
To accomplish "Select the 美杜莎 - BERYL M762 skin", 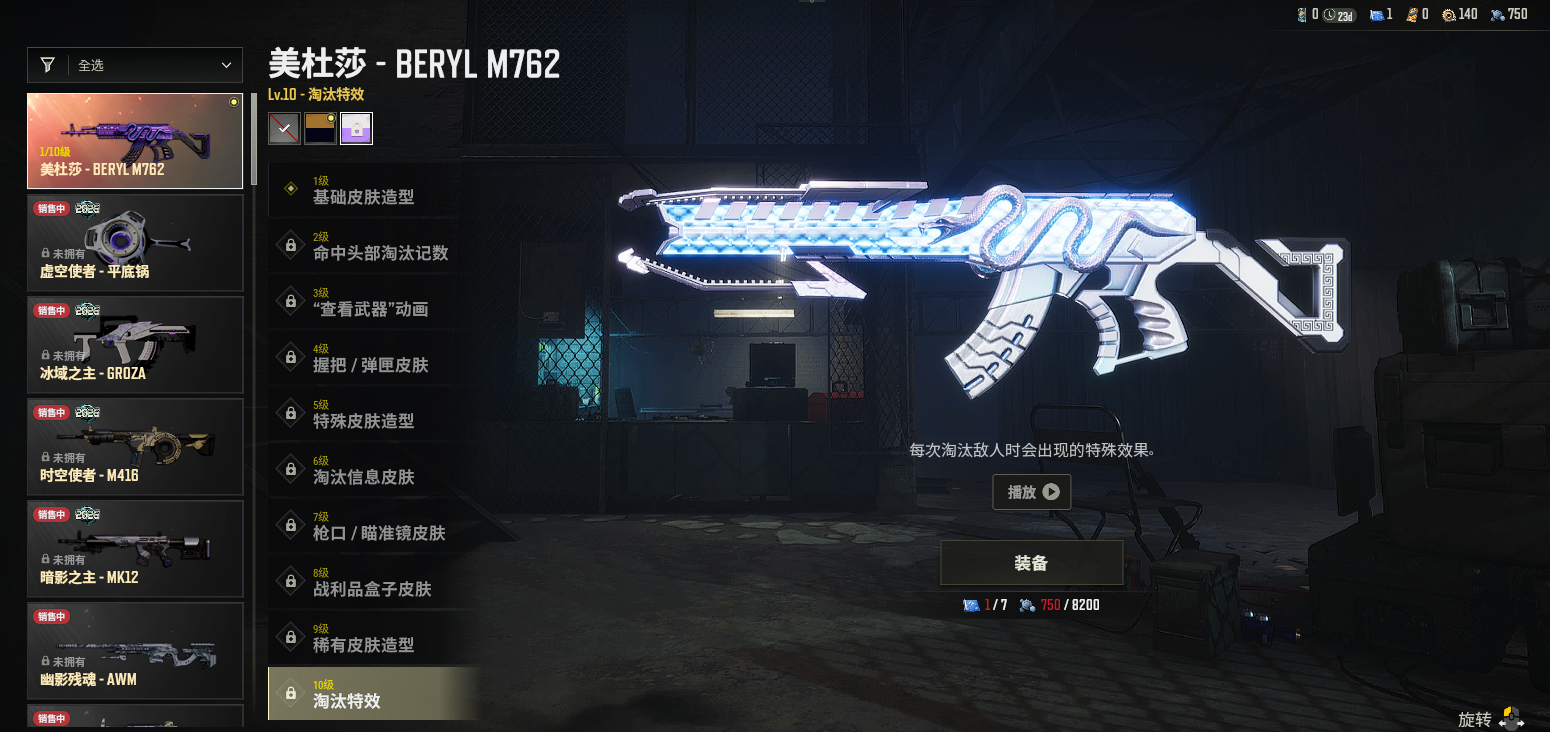I will [134, 141].
